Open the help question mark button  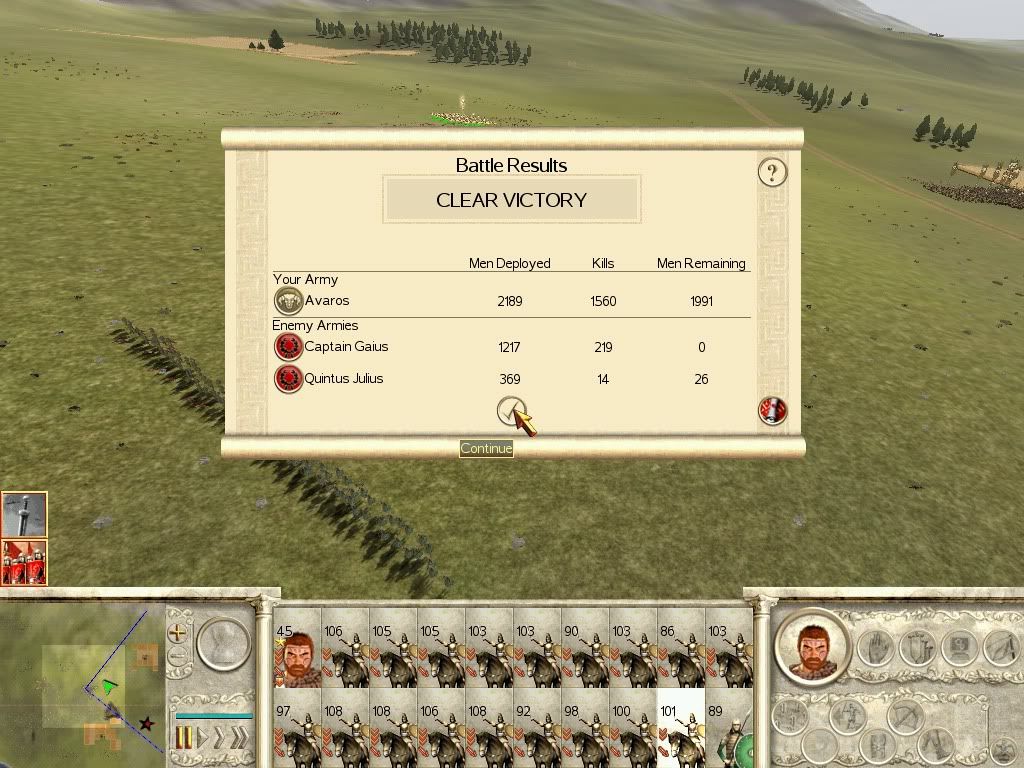pyautogui.click(x=772, y=172)
